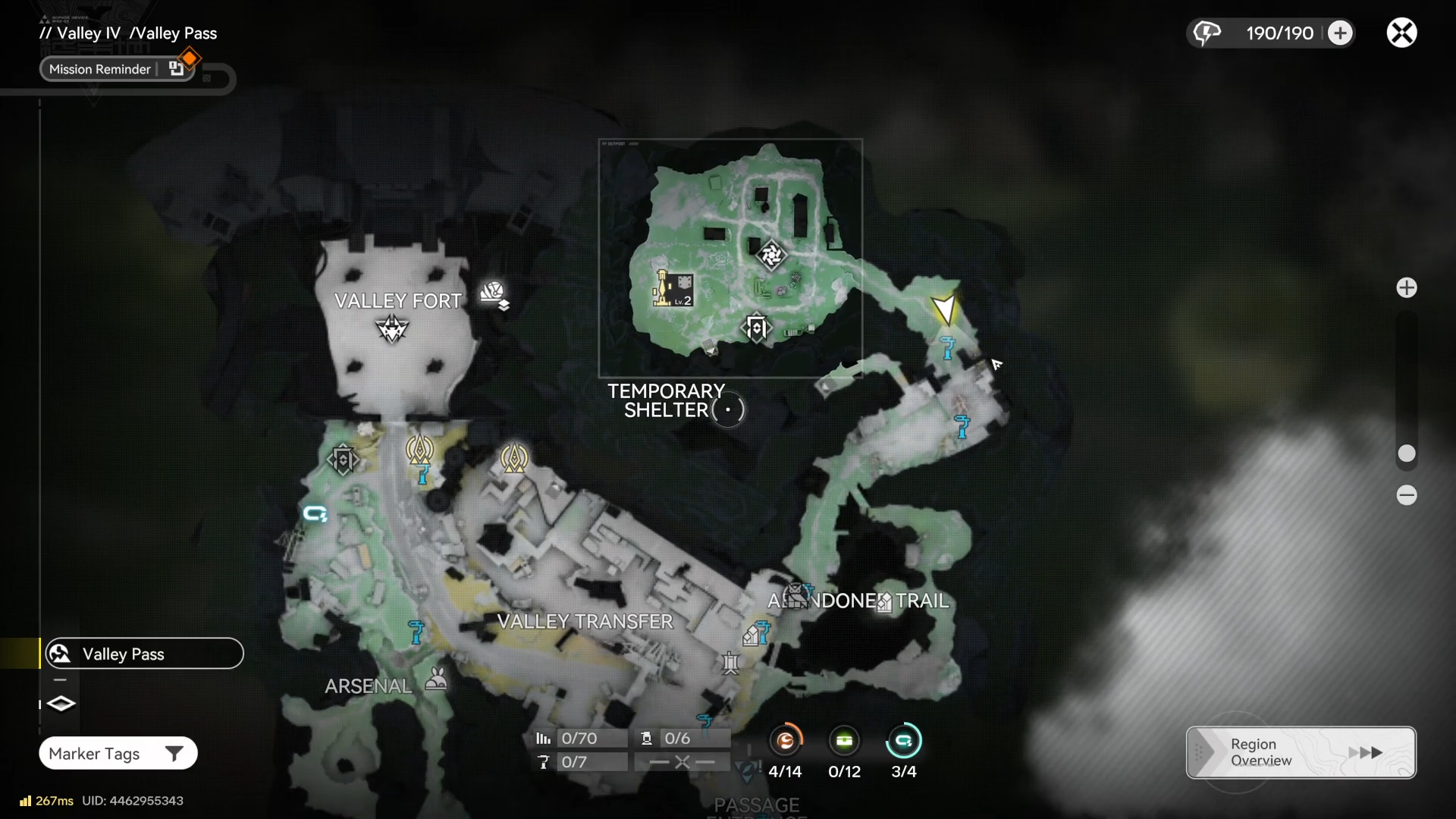This screenshot has height=819, width=1456.
Task: Toggle the map layer diamond icon
Action: click(x=61, y=704)
